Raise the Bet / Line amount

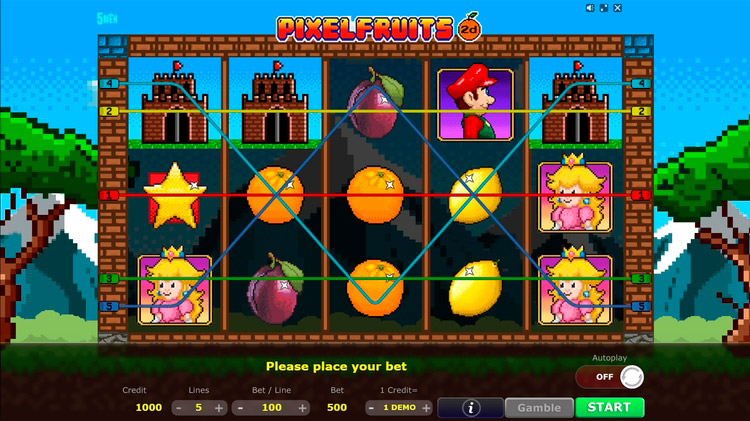click(x=306, y=408)
